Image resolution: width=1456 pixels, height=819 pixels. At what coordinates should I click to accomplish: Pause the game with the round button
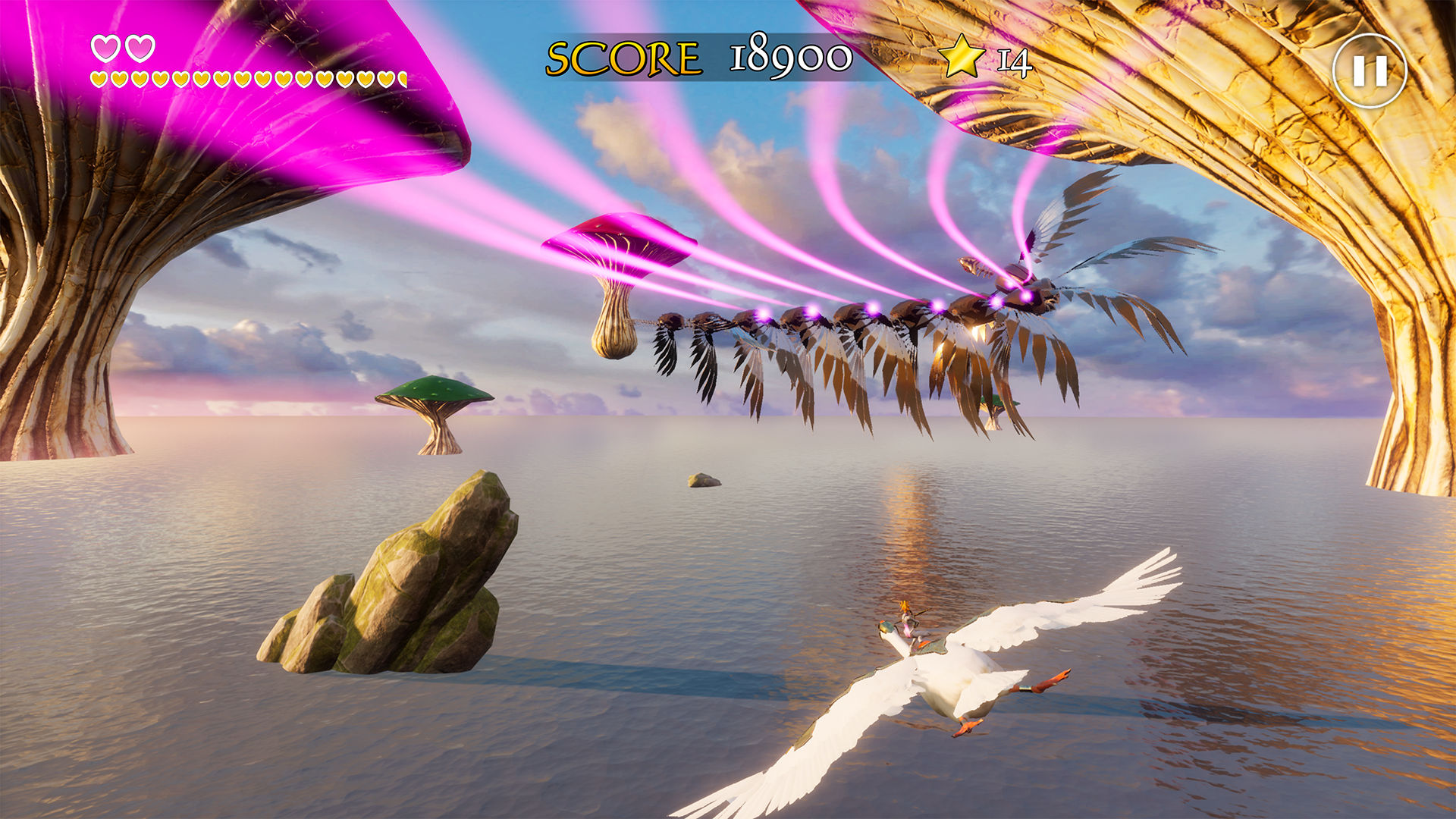coord(1370,71)
